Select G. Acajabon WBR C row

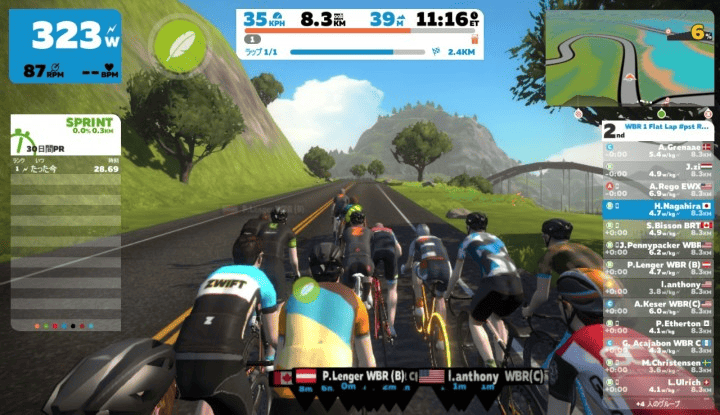[660, 346]
